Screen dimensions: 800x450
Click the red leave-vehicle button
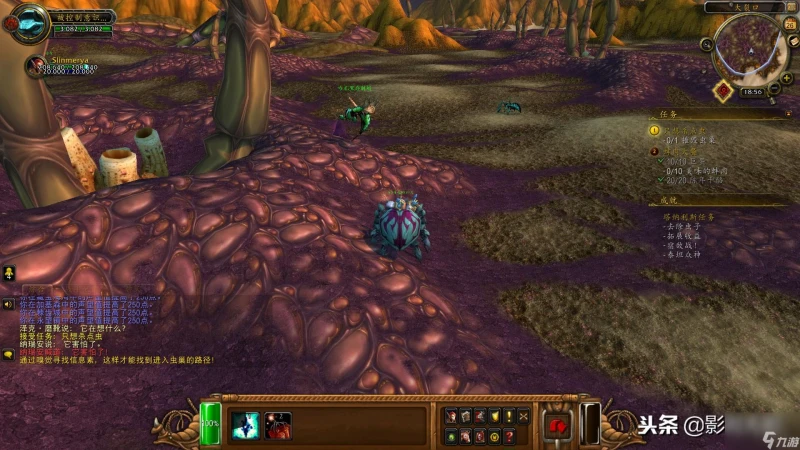[558, 424]
